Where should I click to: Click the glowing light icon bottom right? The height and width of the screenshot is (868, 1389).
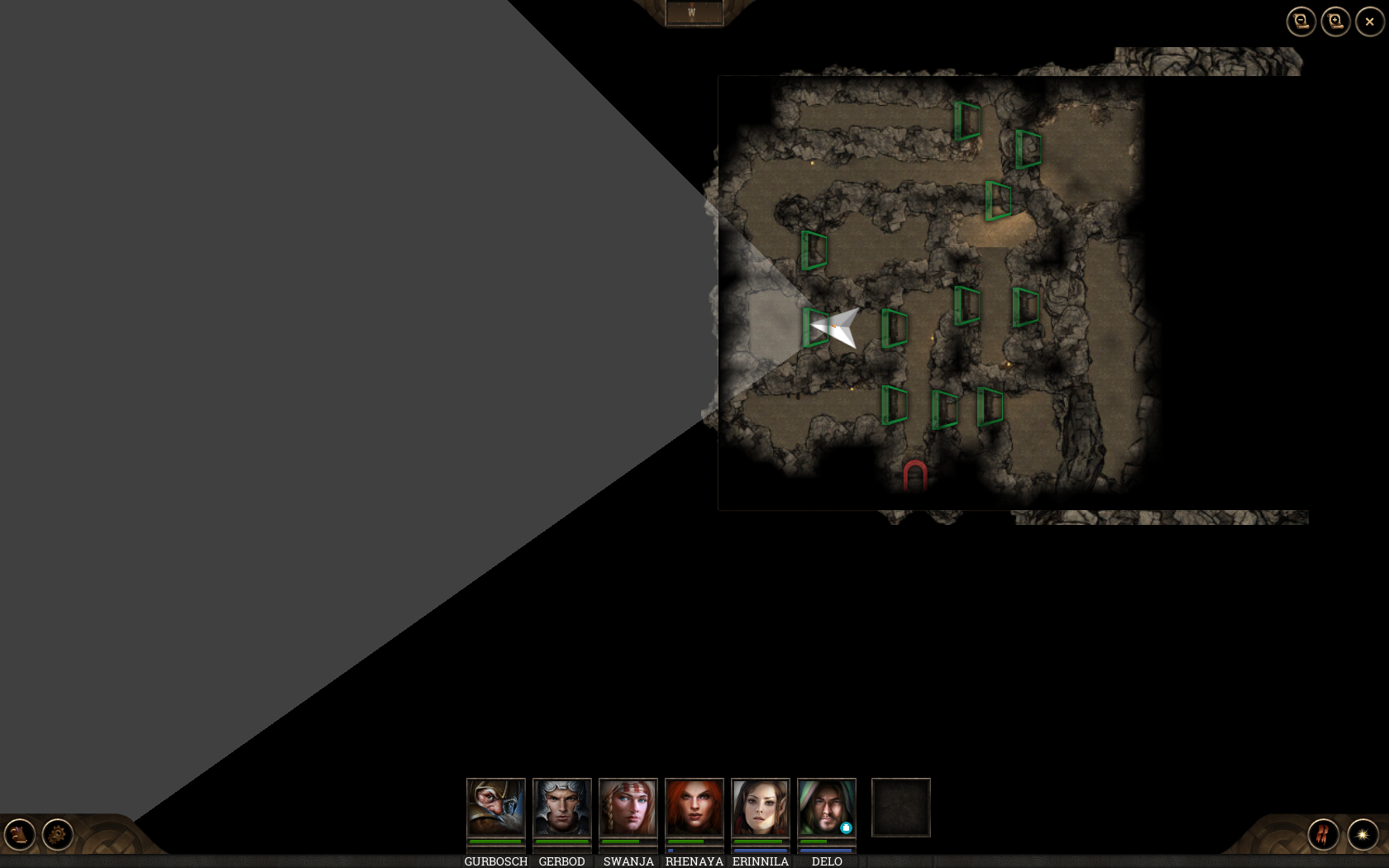(x=1364, y=837)
